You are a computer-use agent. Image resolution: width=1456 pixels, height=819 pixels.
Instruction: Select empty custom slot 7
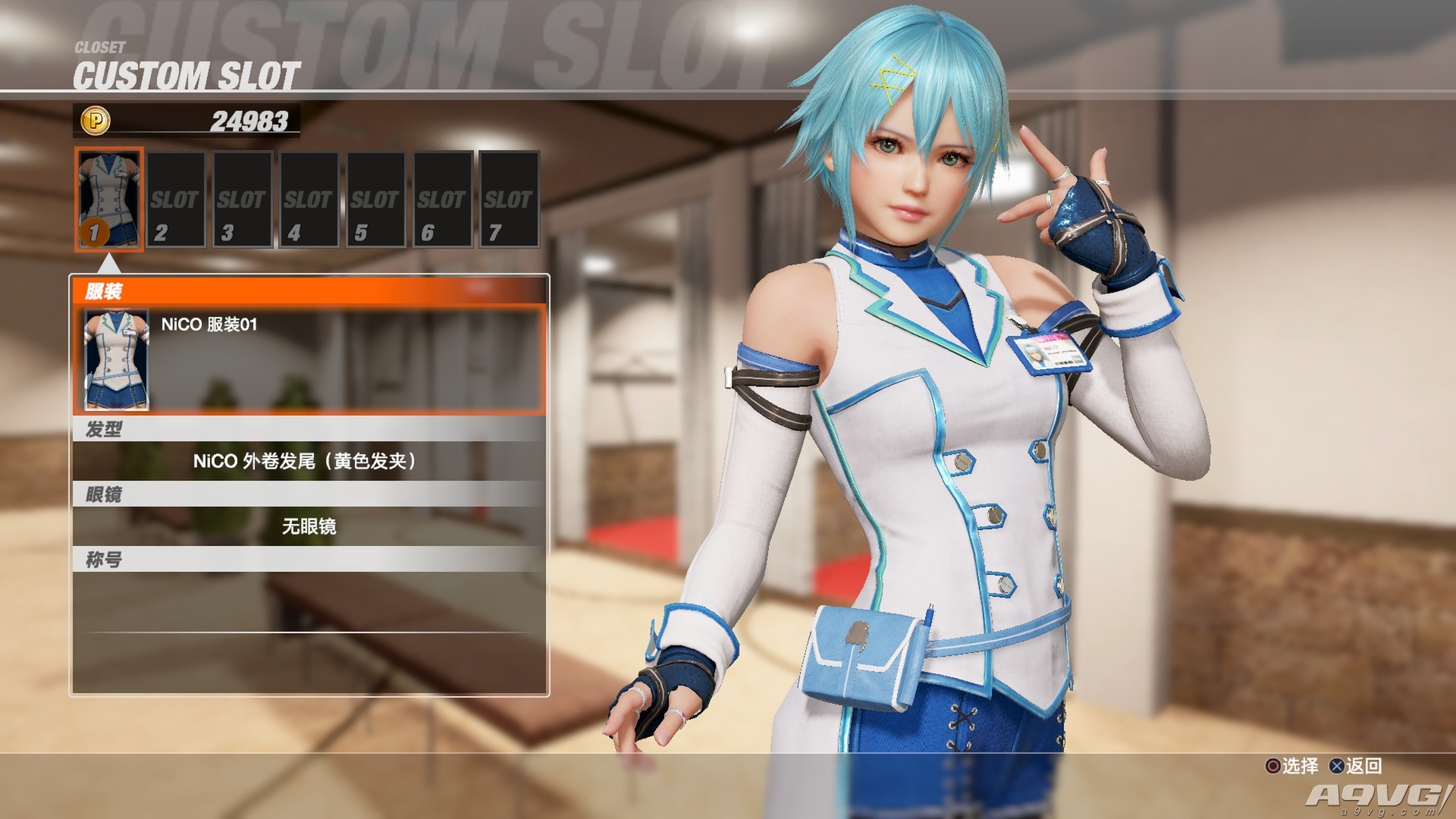509,199
